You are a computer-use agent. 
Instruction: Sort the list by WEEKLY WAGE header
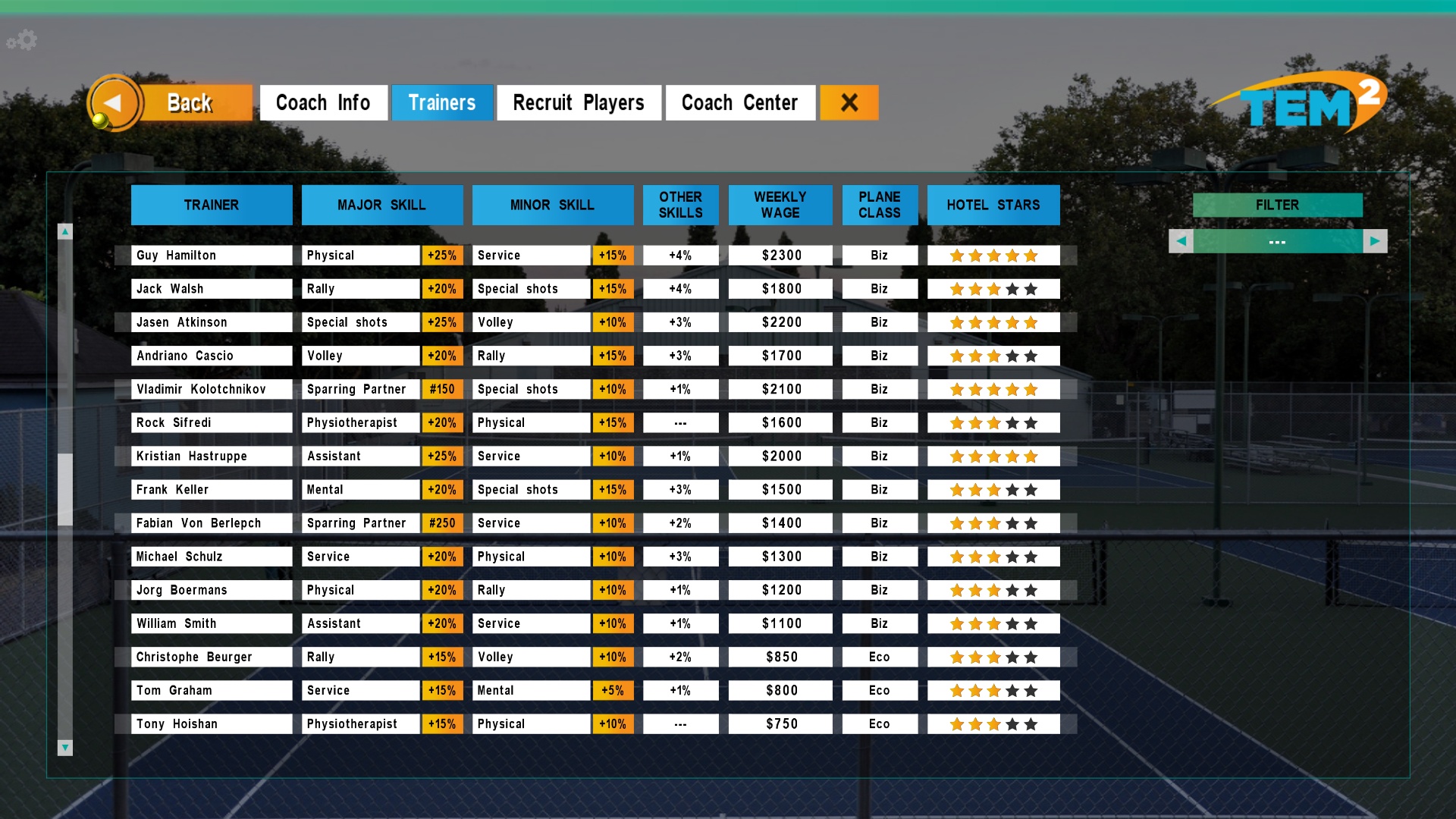pos(780,205)
